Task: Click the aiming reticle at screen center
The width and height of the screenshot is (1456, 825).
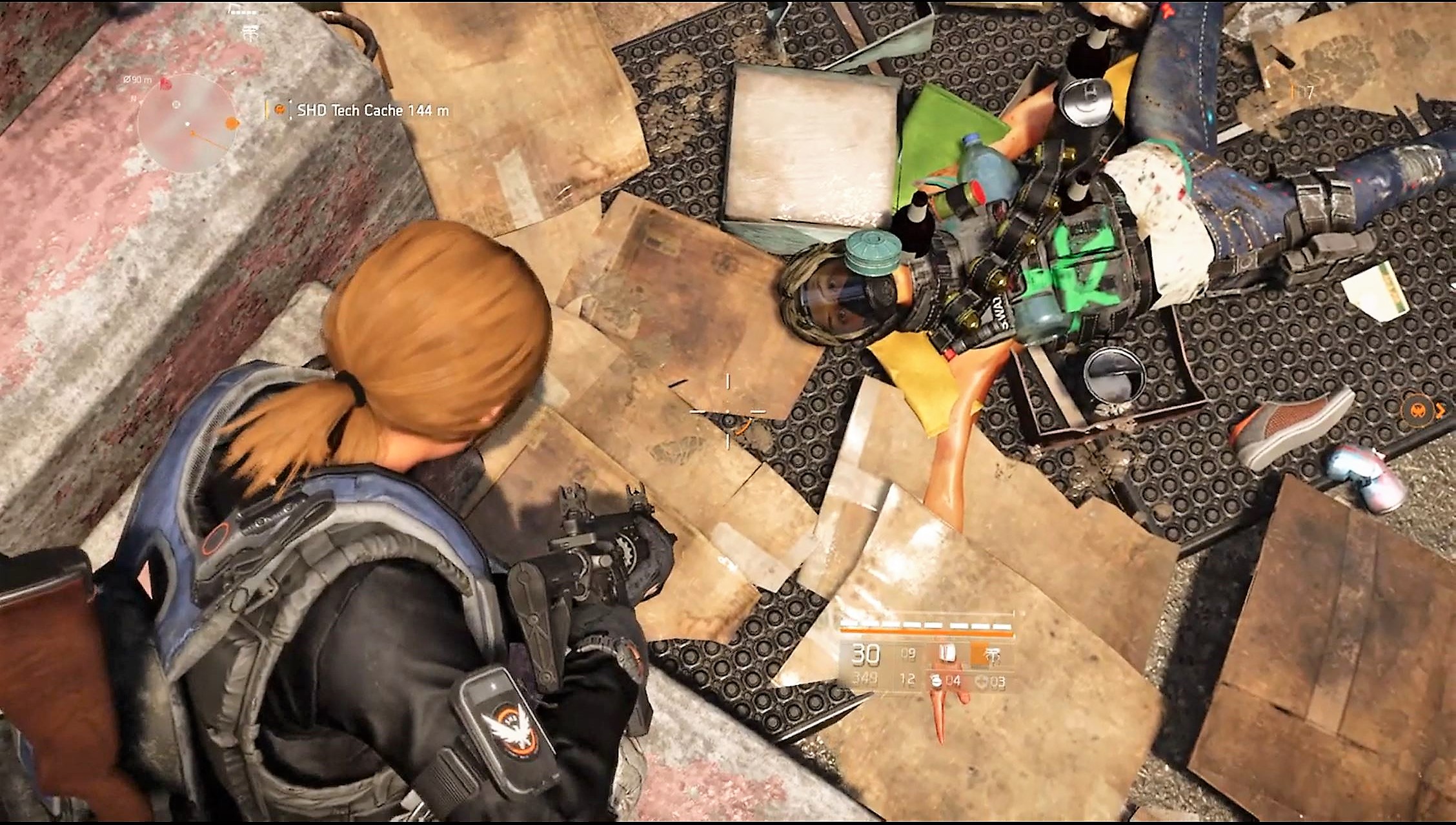Action: pos(728,413)
